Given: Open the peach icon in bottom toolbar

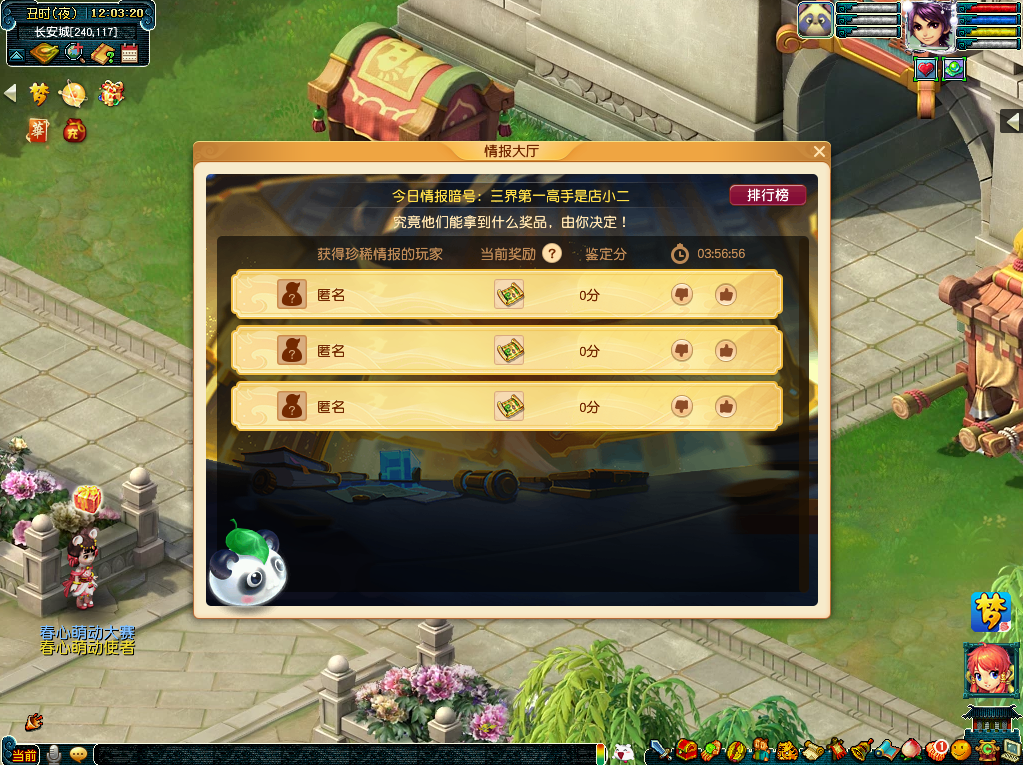Looking at the screenshot, I should click(911, 749).
